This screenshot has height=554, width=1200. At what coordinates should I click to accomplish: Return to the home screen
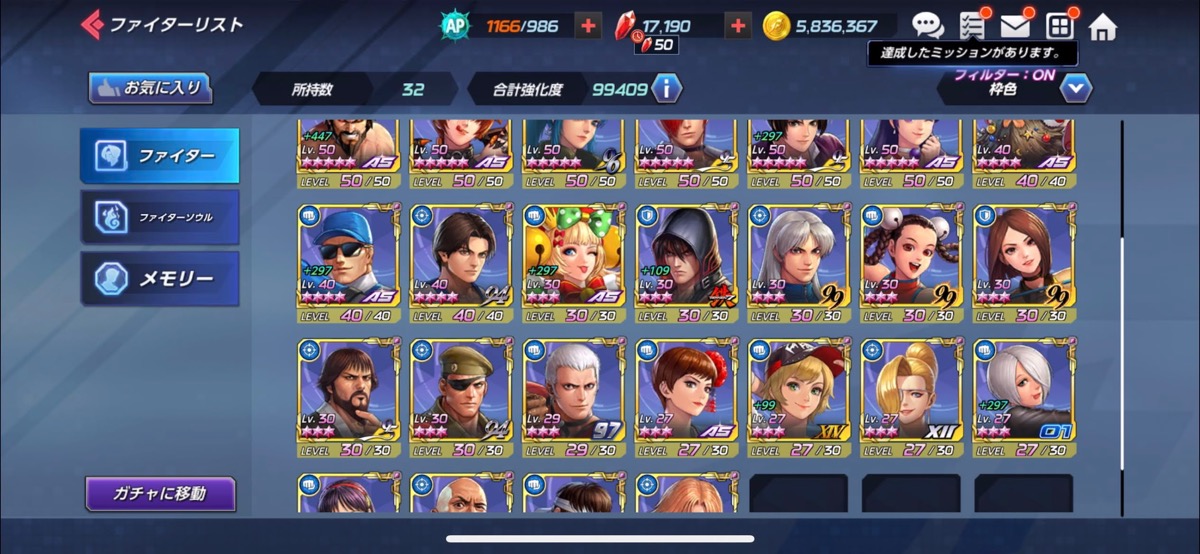point(1102,27)
